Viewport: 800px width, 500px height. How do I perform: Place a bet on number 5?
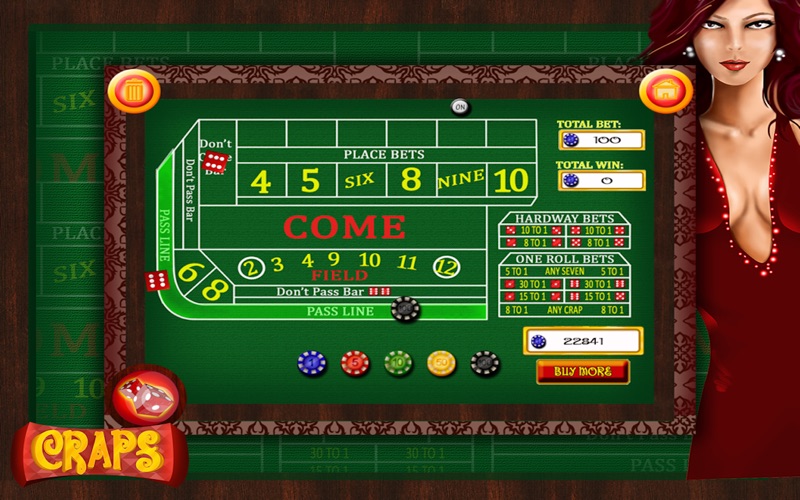(x=311, y=182)
